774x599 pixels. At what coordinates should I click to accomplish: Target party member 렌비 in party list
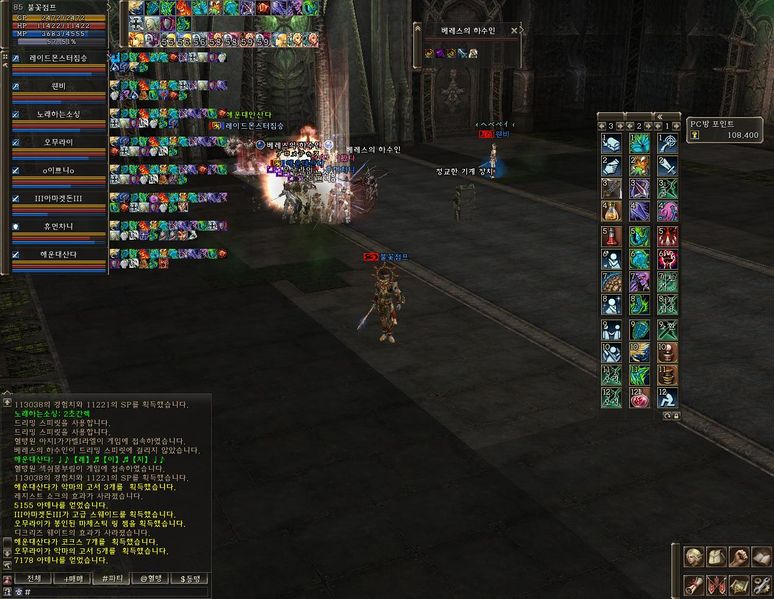(x=57, y=86)
